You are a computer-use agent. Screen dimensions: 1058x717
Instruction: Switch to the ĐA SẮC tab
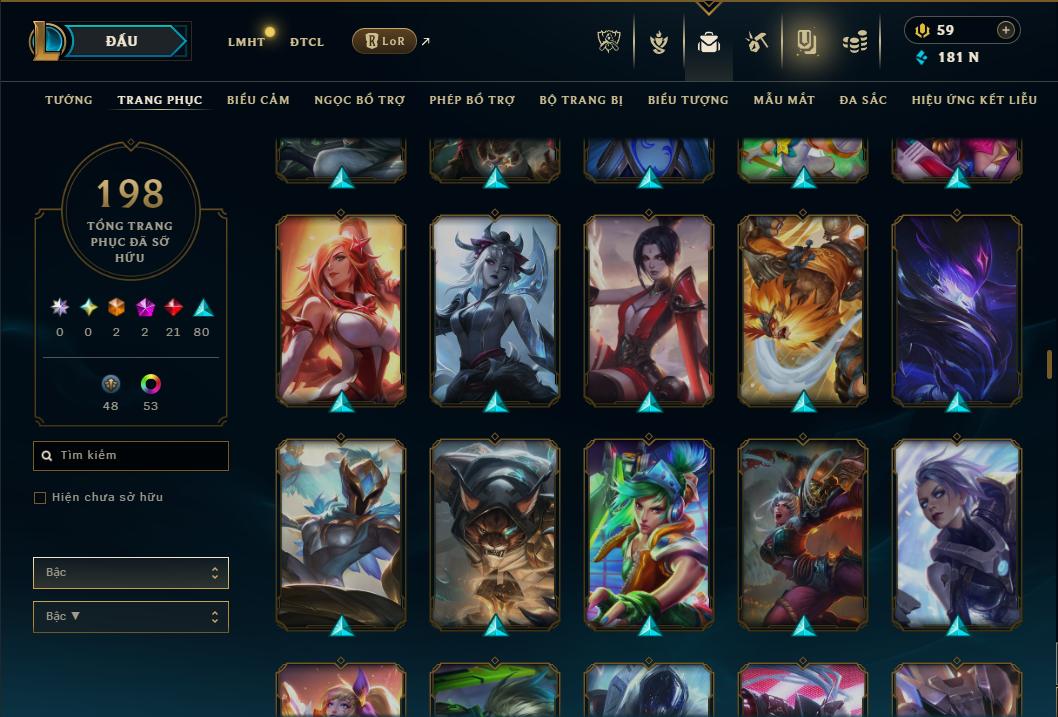863,100
